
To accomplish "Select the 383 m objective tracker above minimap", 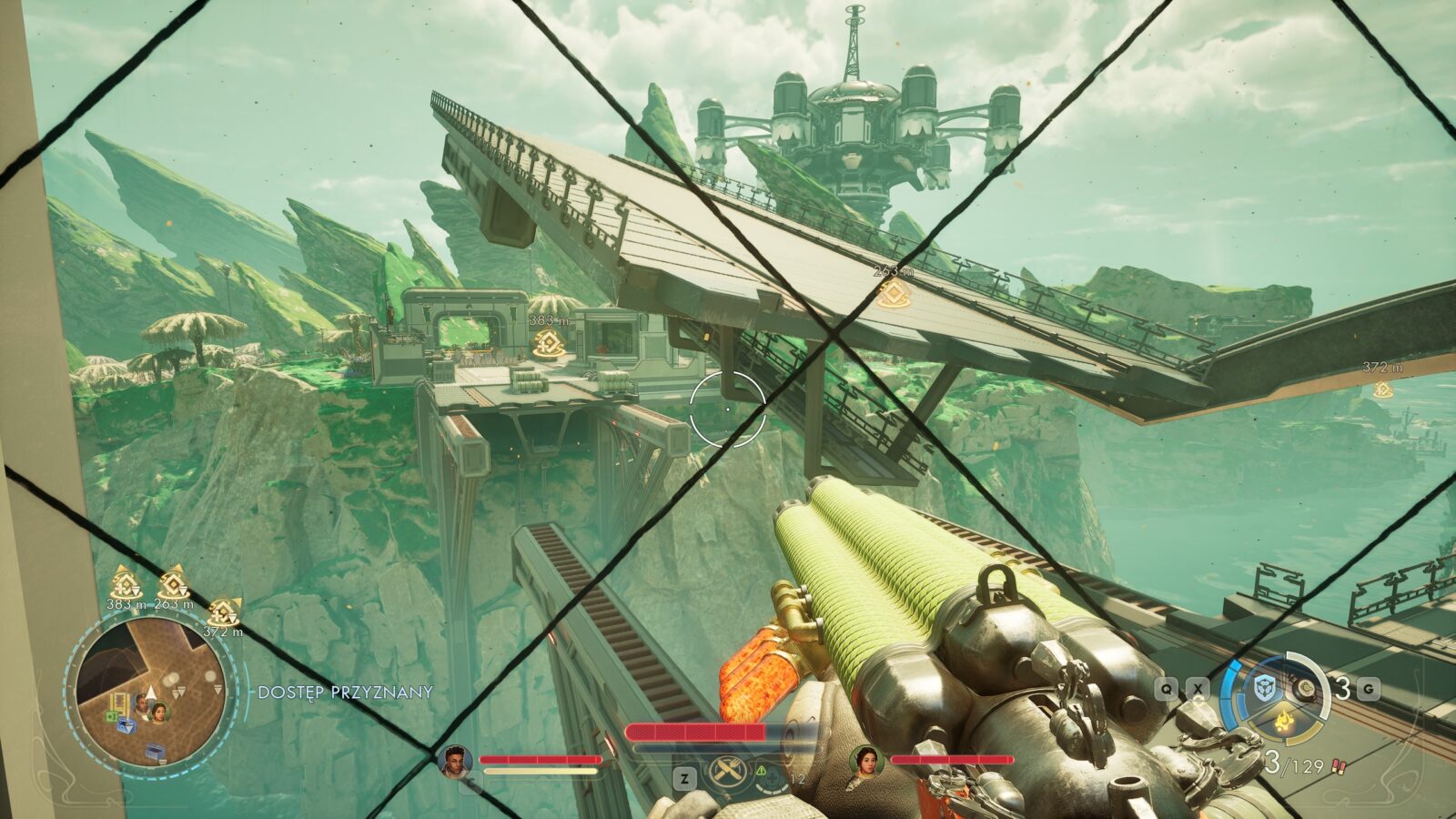I will click(124, 585).
